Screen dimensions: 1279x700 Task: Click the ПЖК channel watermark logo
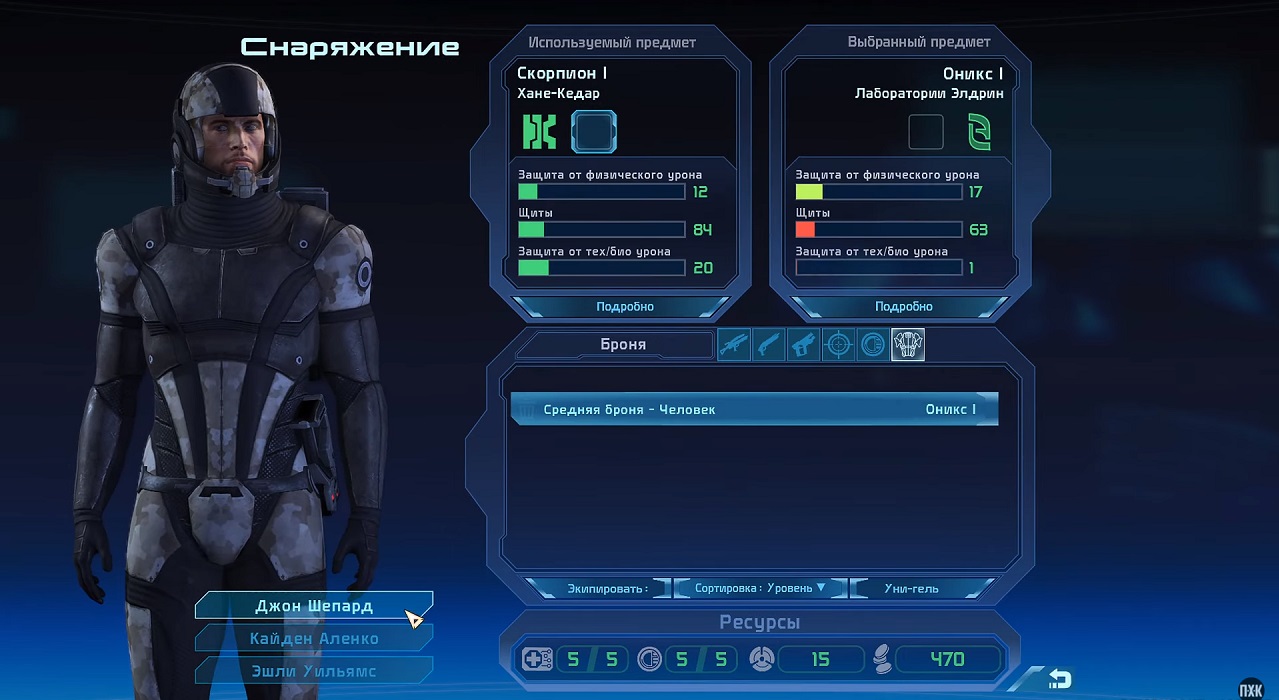pos(1250,688)
